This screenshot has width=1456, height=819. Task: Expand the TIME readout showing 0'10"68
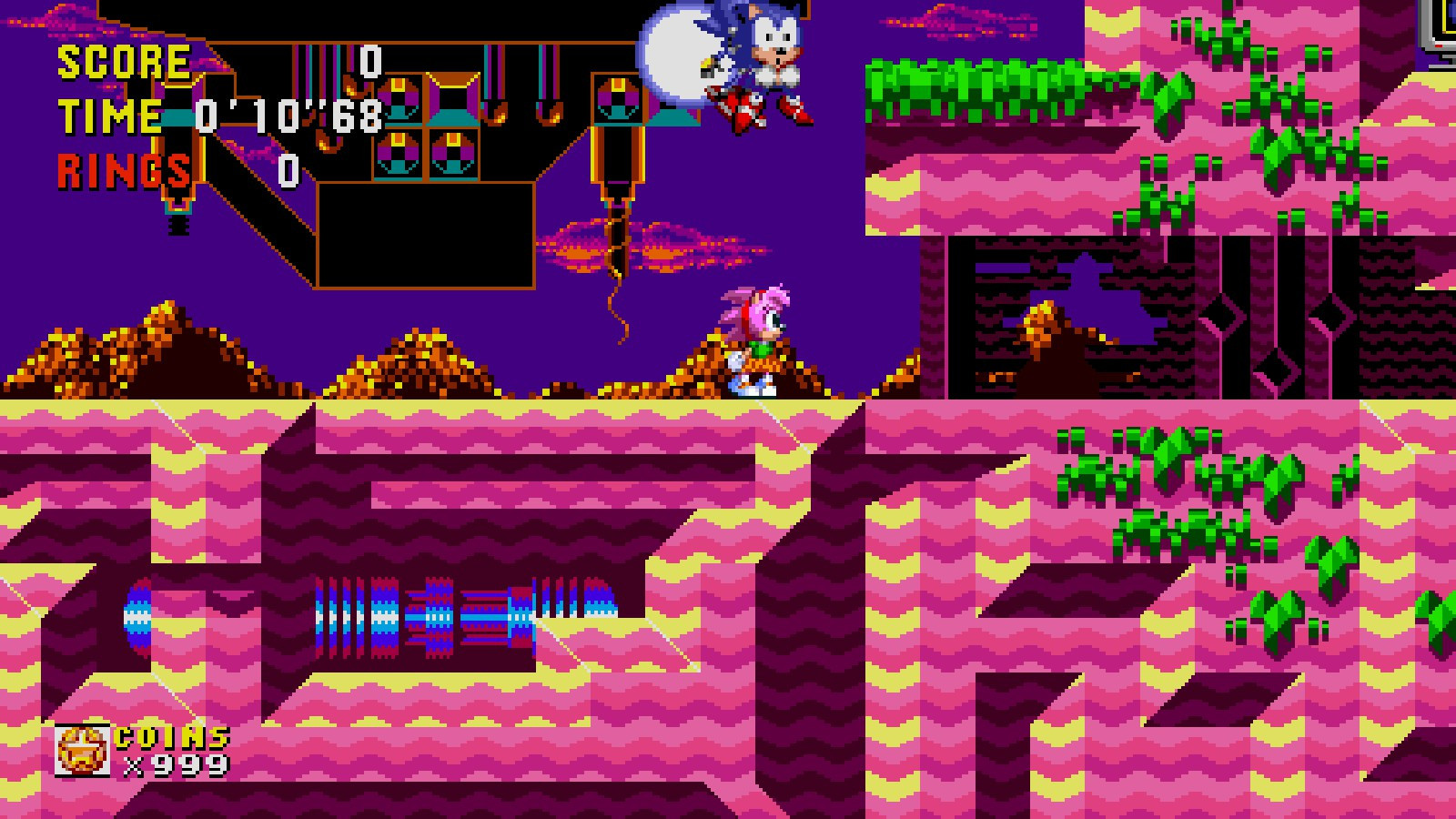(x=291, y=116)
